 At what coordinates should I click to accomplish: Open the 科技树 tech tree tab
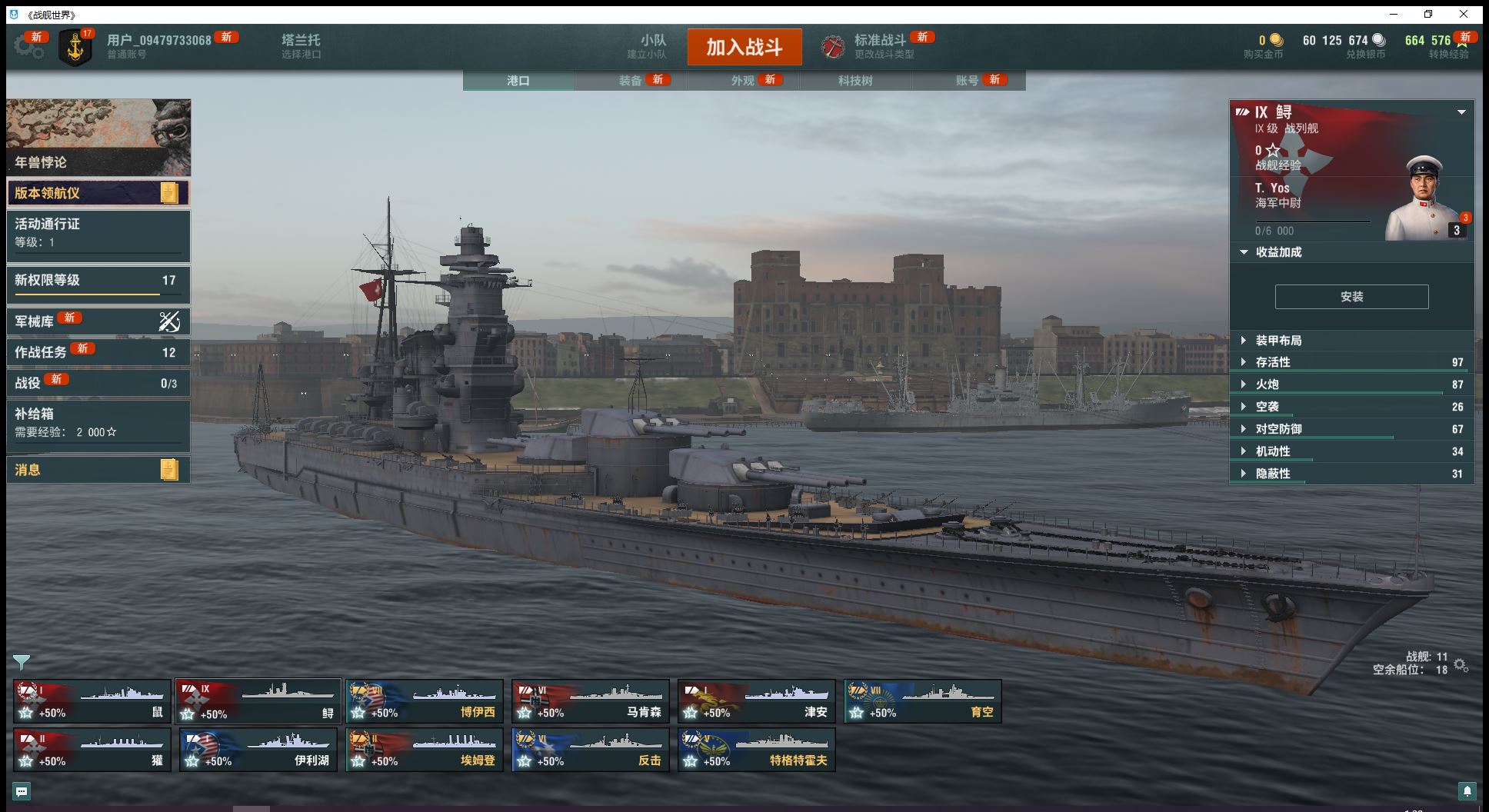(x=855, y=81)
